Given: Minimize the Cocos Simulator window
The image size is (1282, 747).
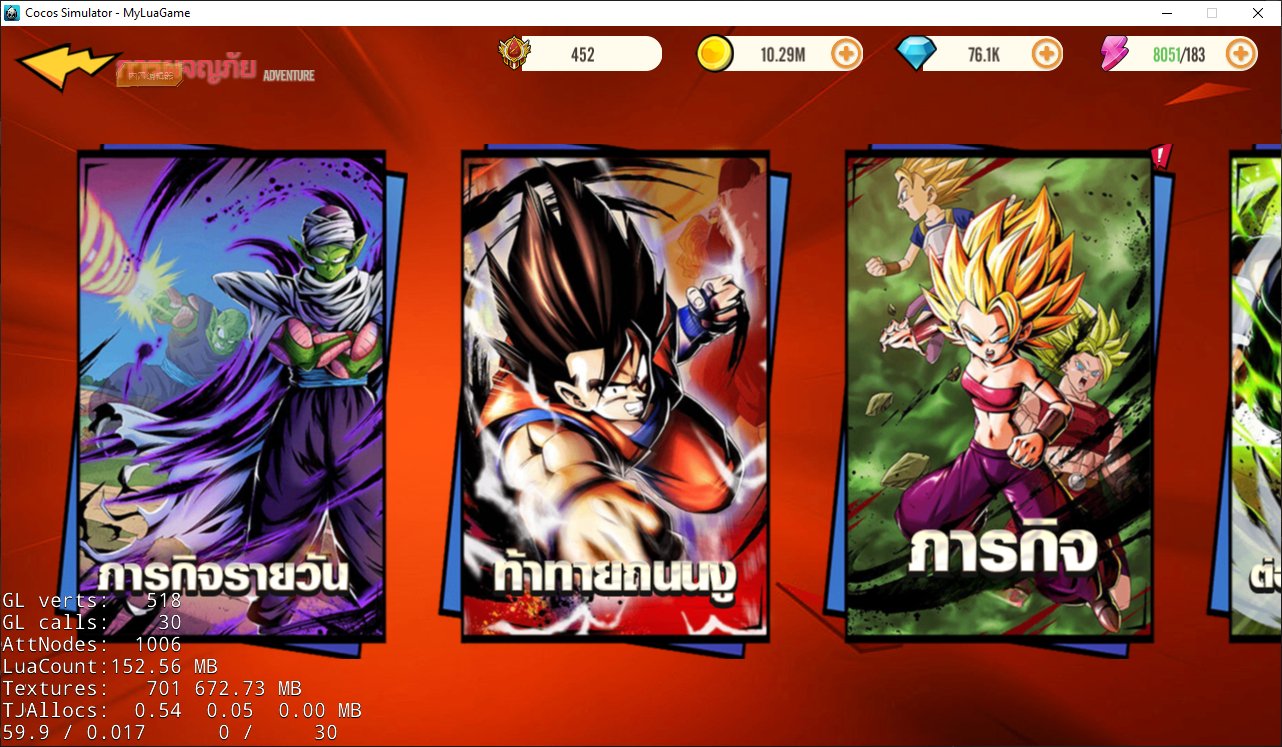Looking at the screenshot, I should 1167,13.
